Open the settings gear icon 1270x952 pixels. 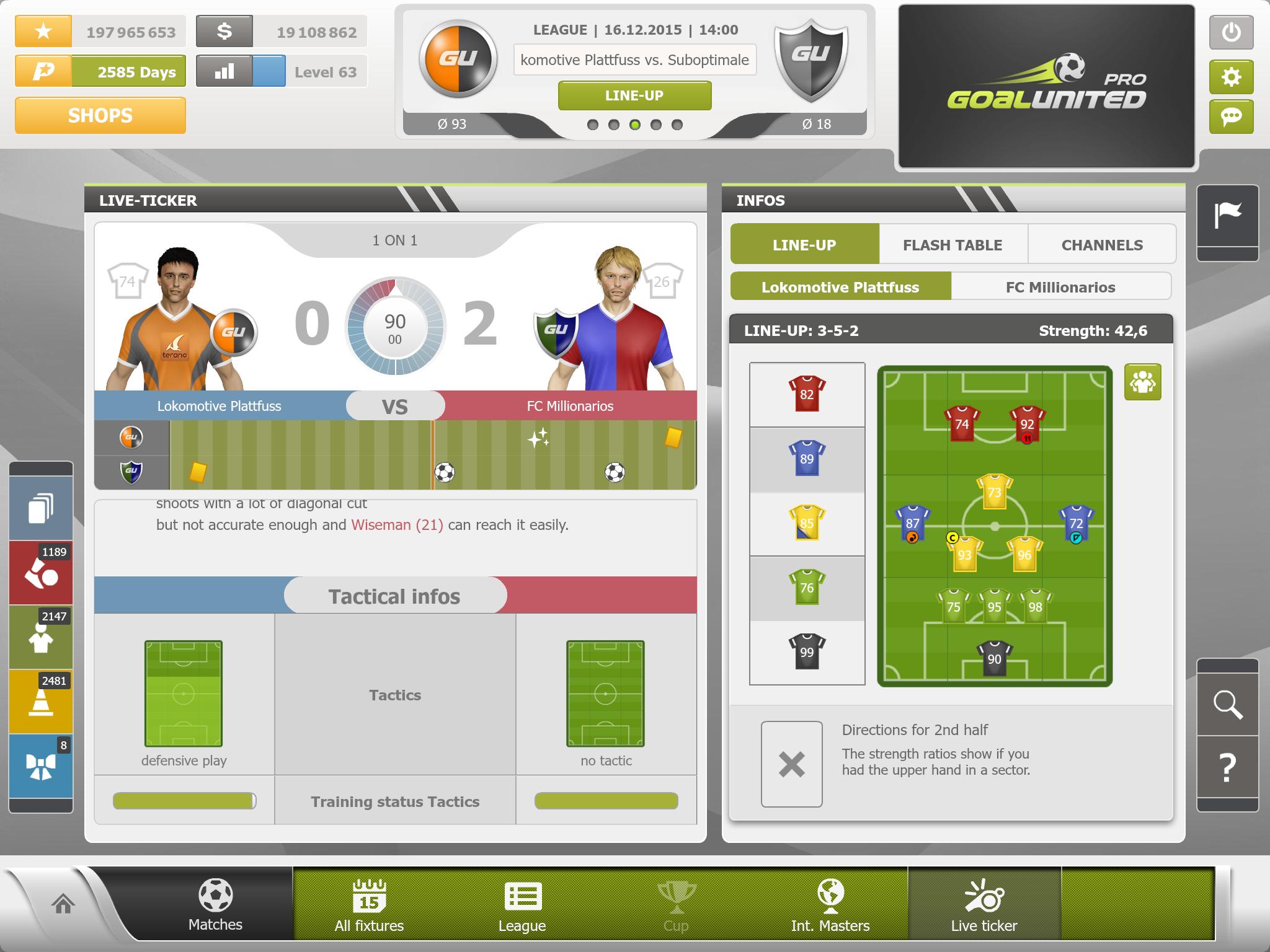click(x=1232, y=76)
